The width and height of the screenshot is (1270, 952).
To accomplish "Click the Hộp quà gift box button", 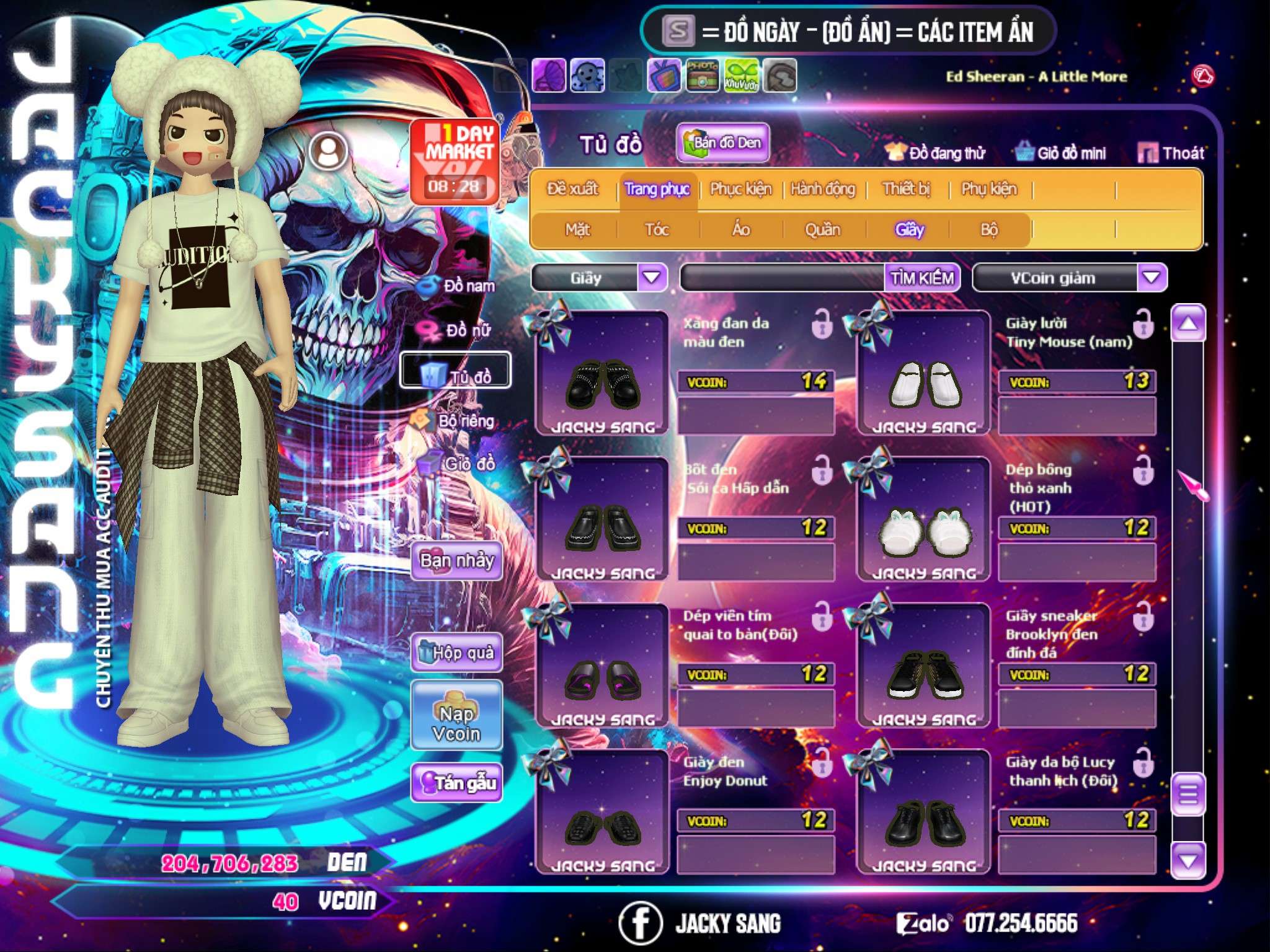I will click(456, 653).
